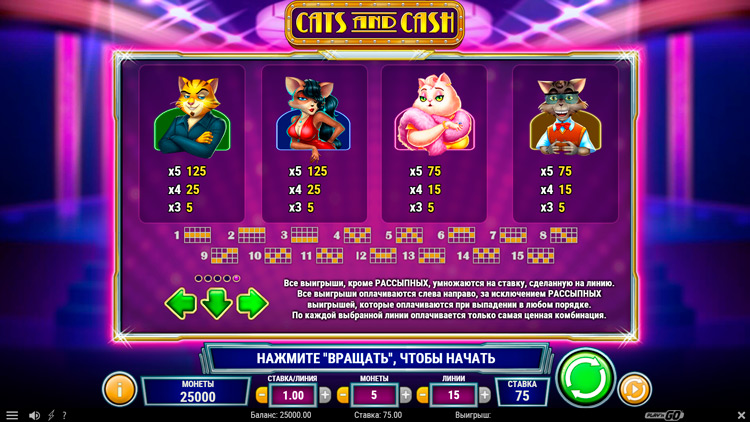Open help with the question mark icon
Screen dimensions: 750x422
click(x=65, y=415)
